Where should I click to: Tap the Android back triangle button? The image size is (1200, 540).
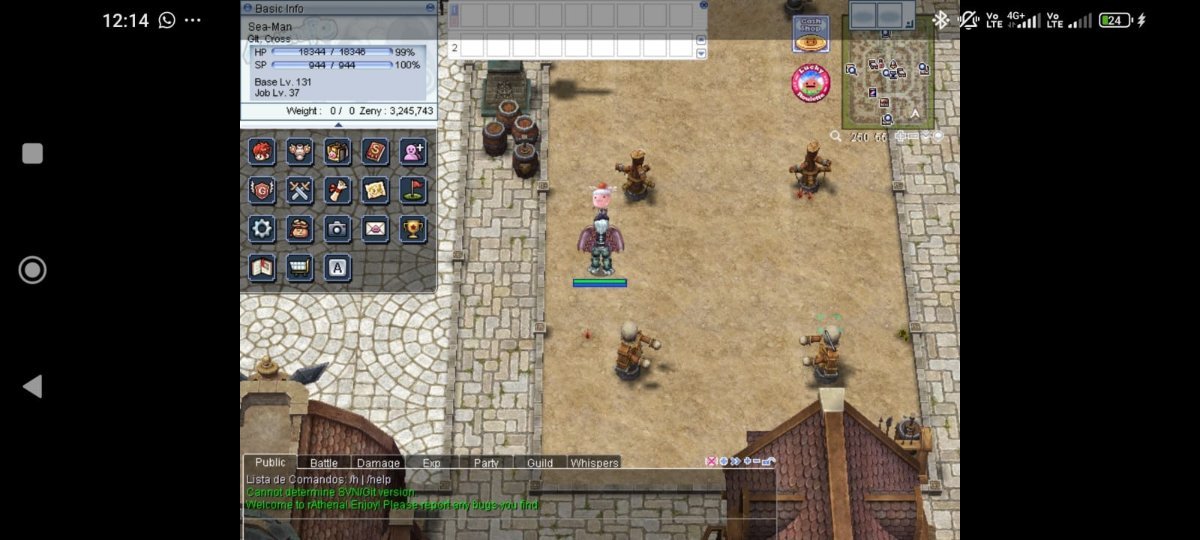[32, 386]
